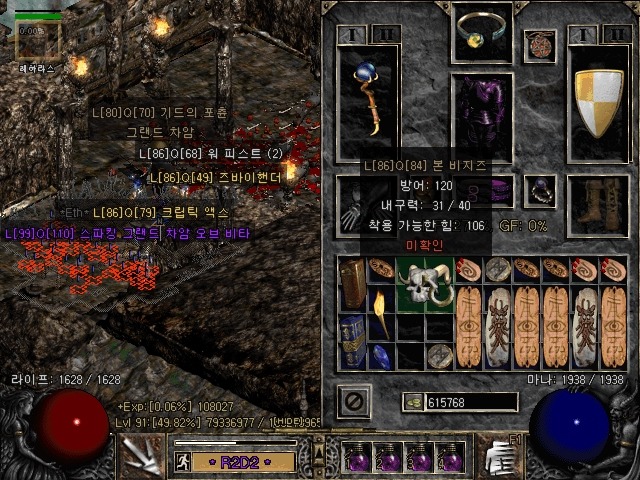Viewport: 640px width, 480px height.
Task: Click the circlet in the helmet slot
Action: (483, 33)
